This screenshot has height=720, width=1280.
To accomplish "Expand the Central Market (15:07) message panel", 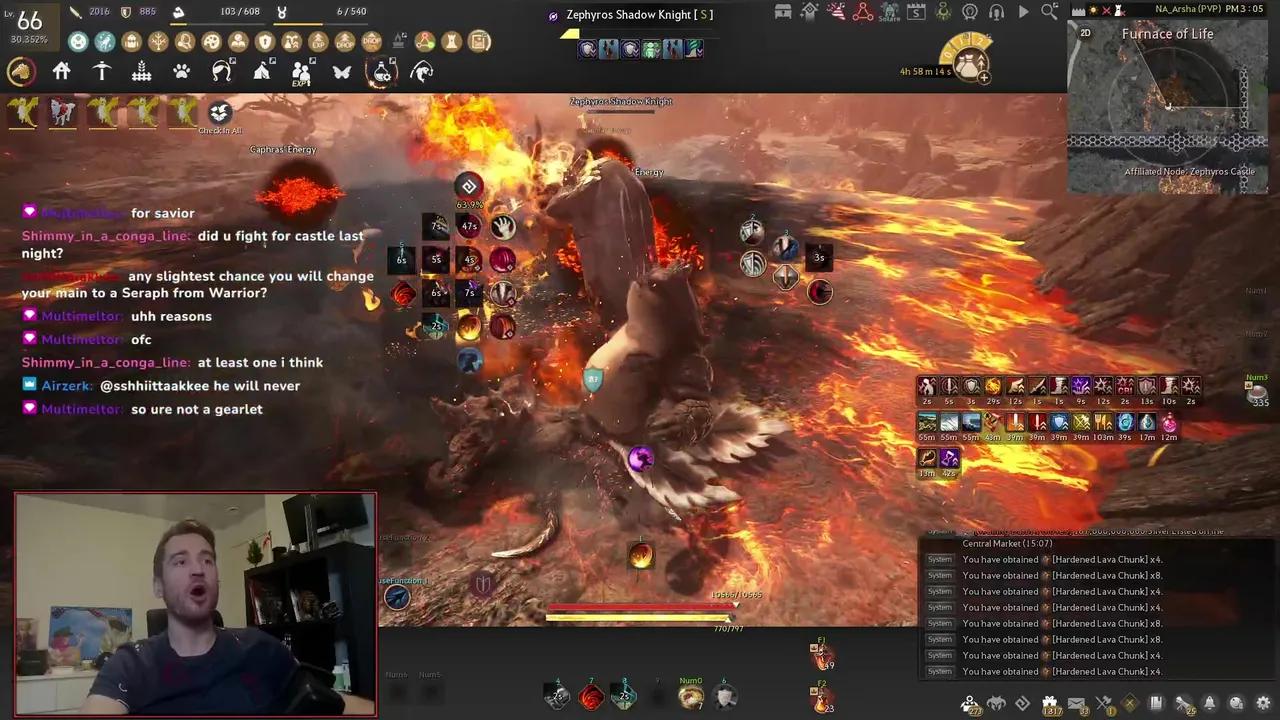I will pos(1005,543).
